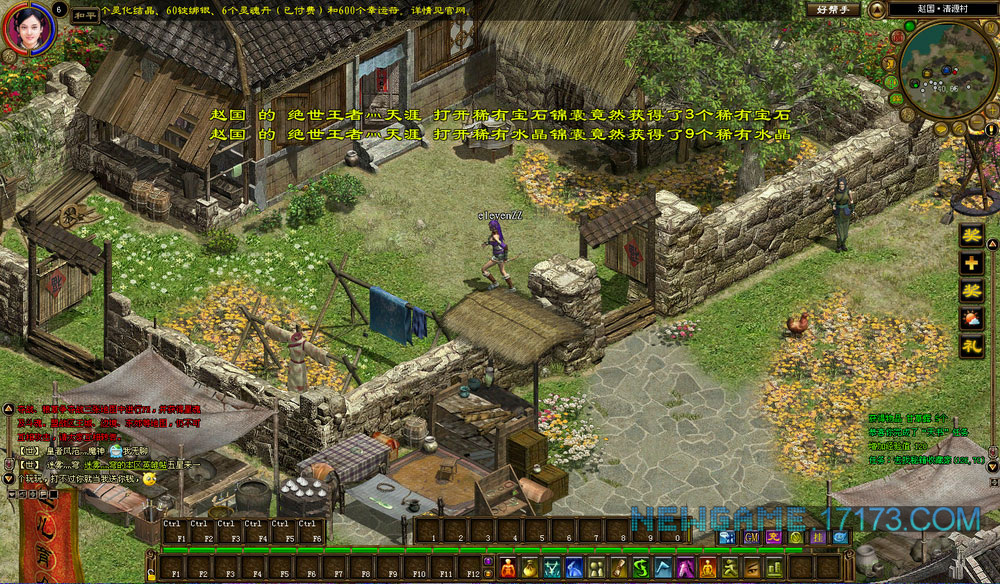Toggle the 和平 peace mode button

87,15
